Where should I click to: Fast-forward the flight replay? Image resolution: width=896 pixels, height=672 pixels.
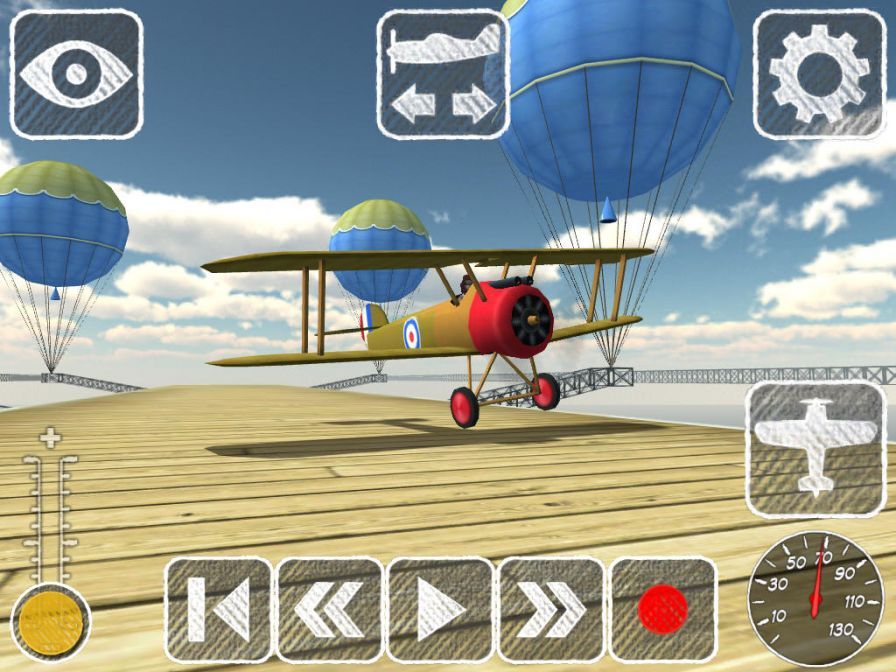[552, 609]
